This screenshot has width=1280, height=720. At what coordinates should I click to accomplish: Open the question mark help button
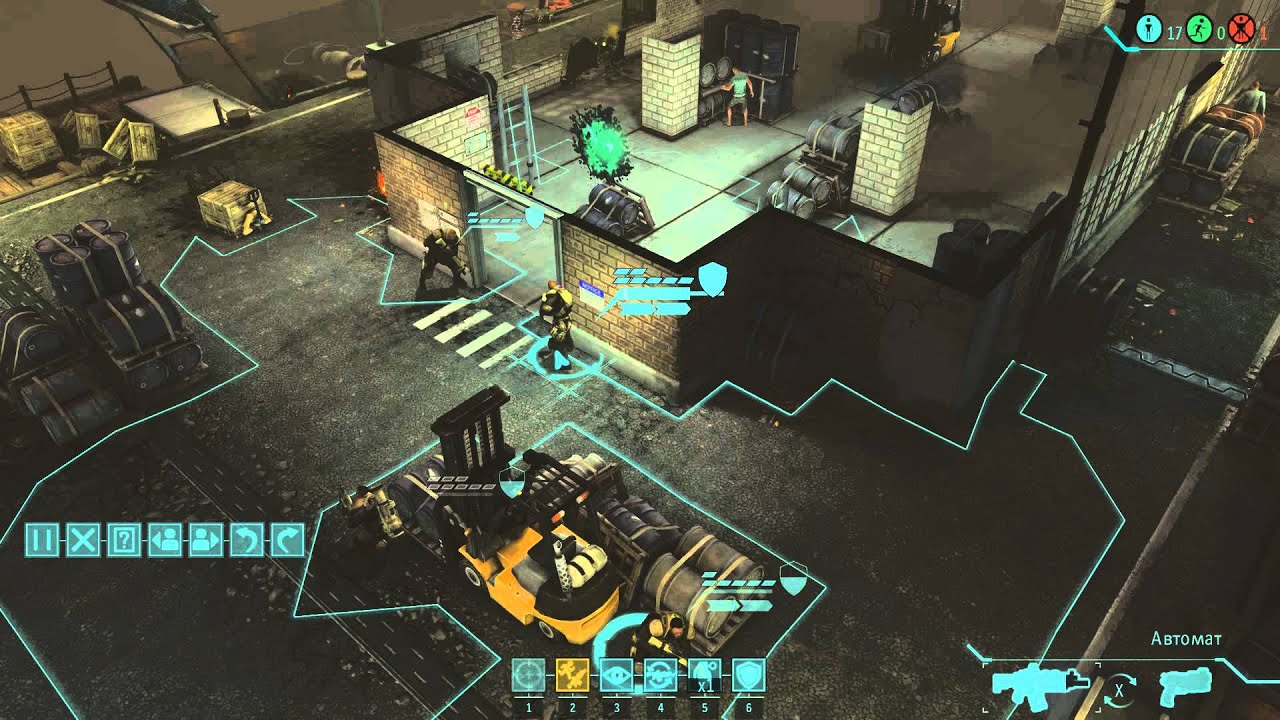pos(124,540)
